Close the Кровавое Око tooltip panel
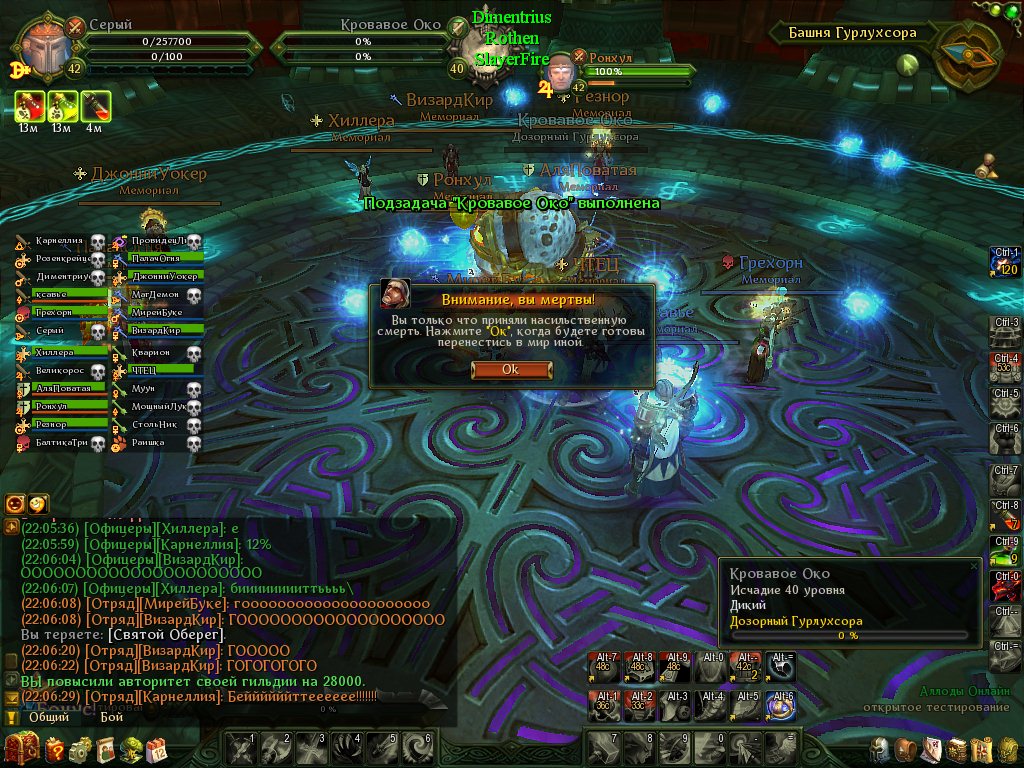Screen dimensions: 1024x768 point(975,566)
